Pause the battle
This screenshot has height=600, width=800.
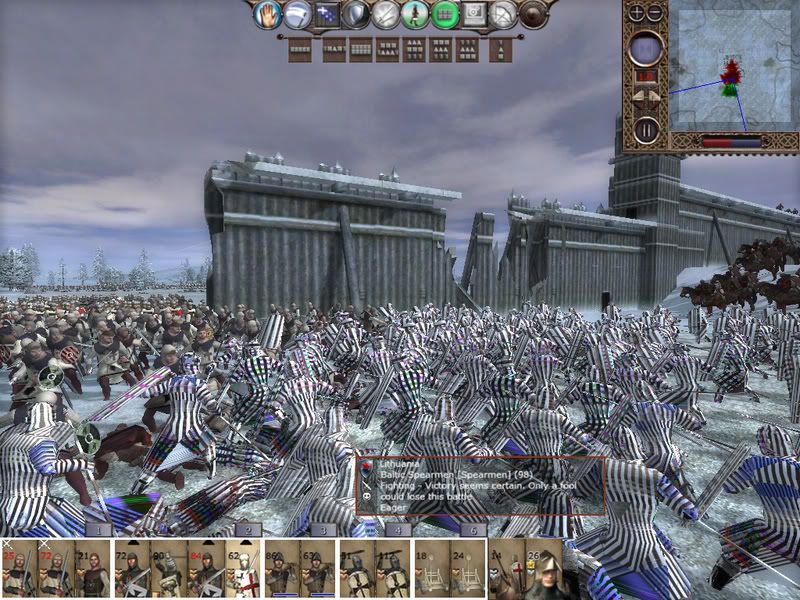coord(646,129)
